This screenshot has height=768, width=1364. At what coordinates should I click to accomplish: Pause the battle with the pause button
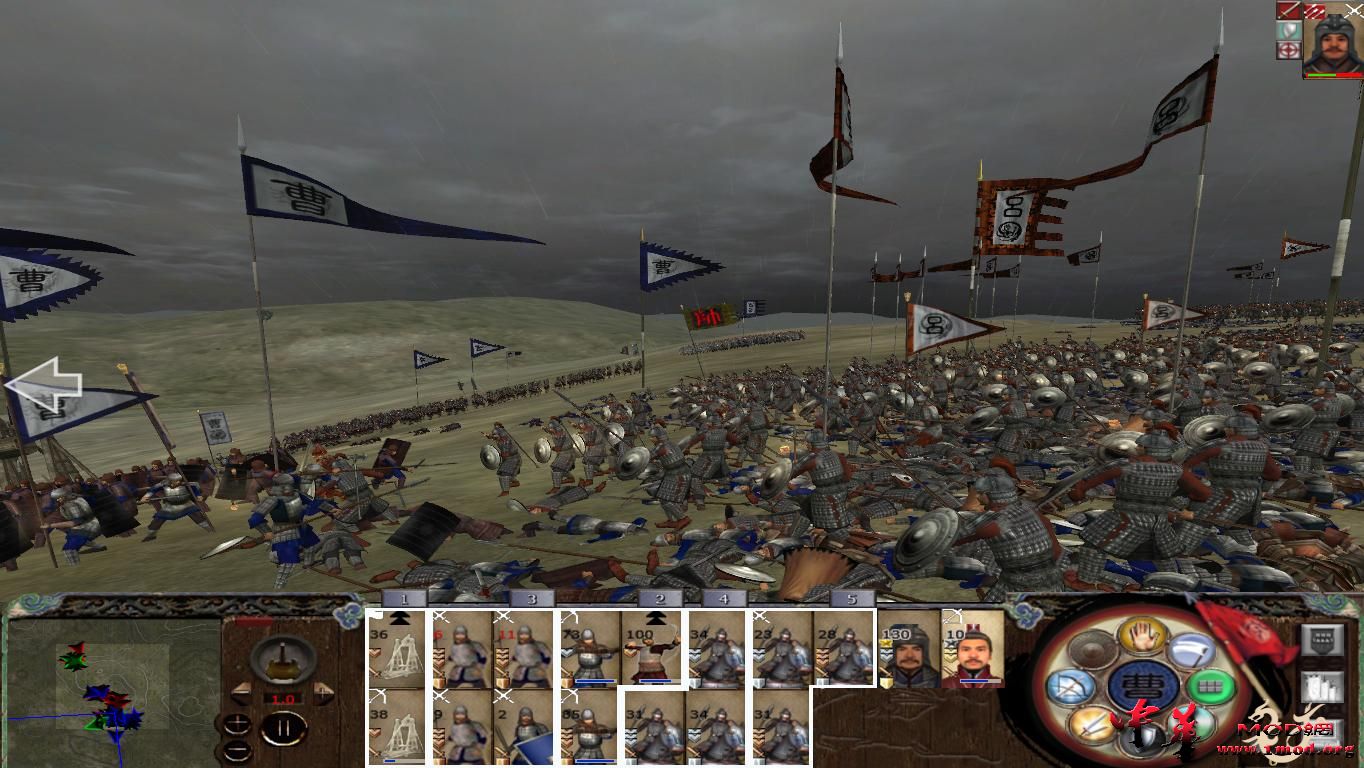click(283, 729)
